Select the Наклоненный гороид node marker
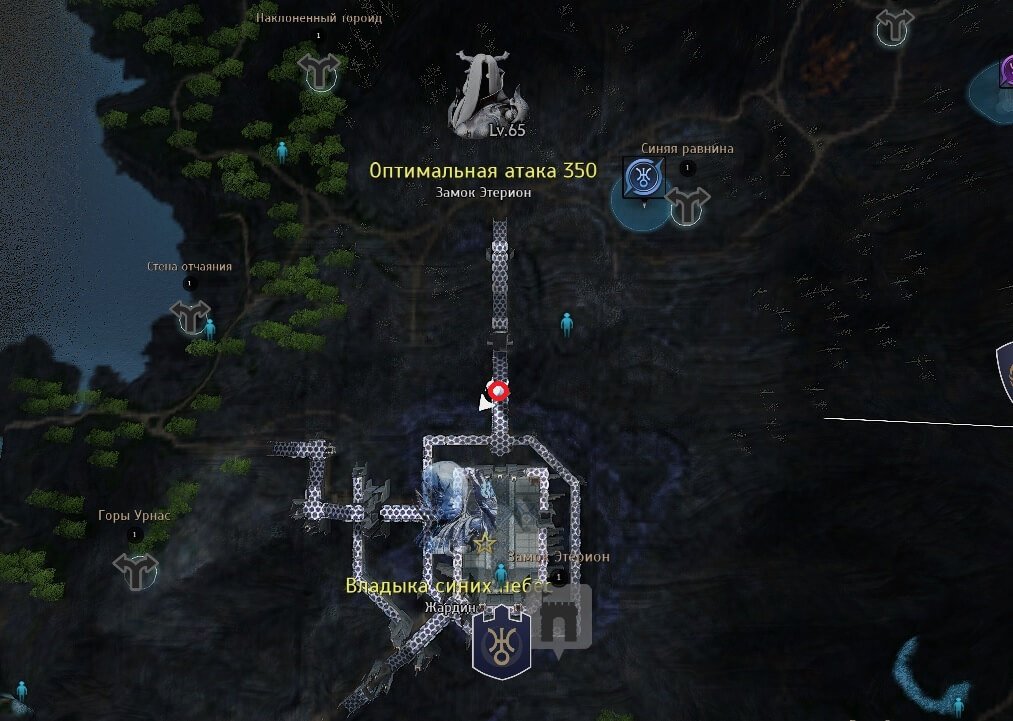The width and height of the screenshot is (1013, 721). 320,71
